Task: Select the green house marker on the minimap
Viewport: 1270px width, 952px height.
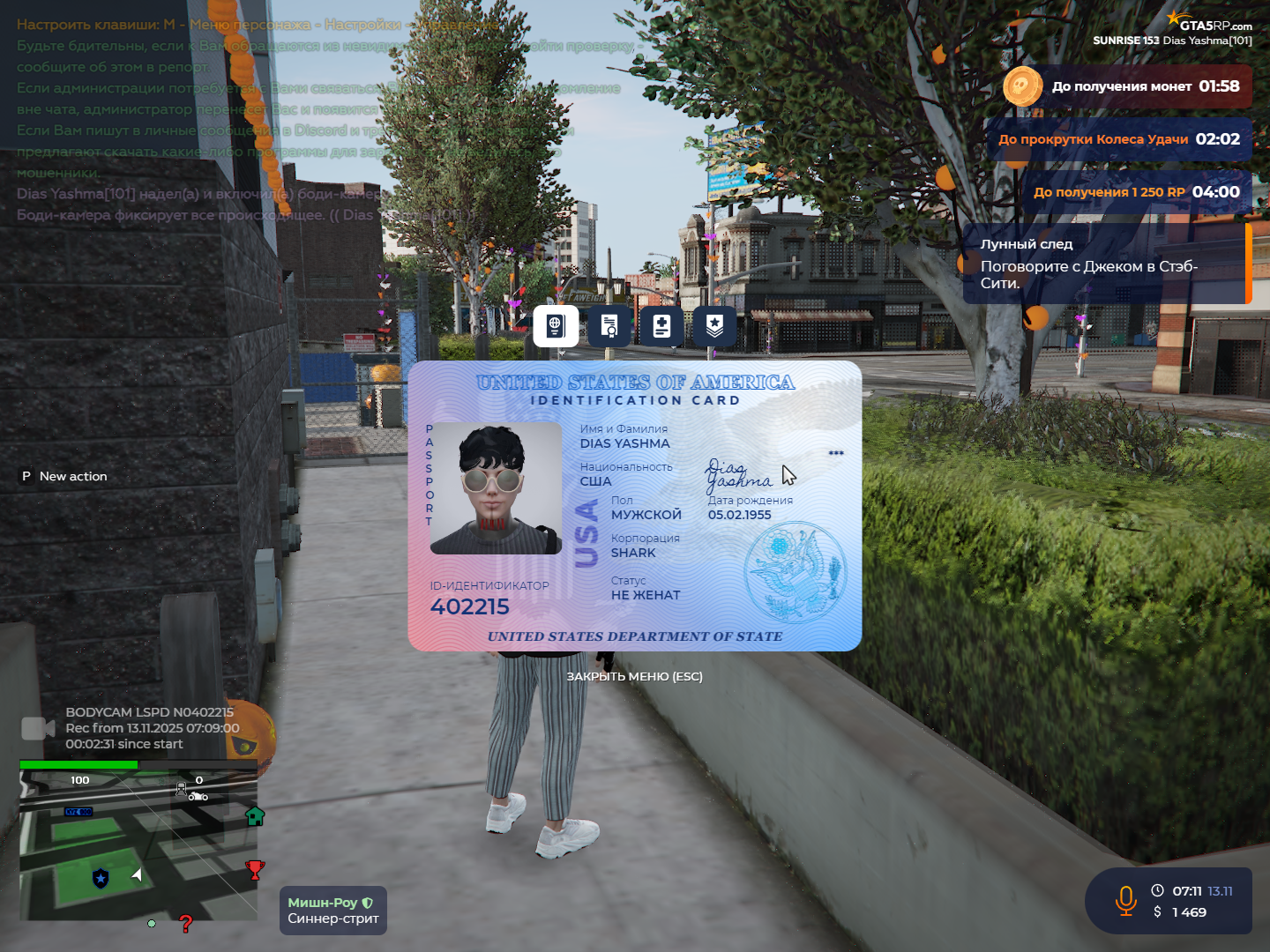Action: tap(255, 816)
